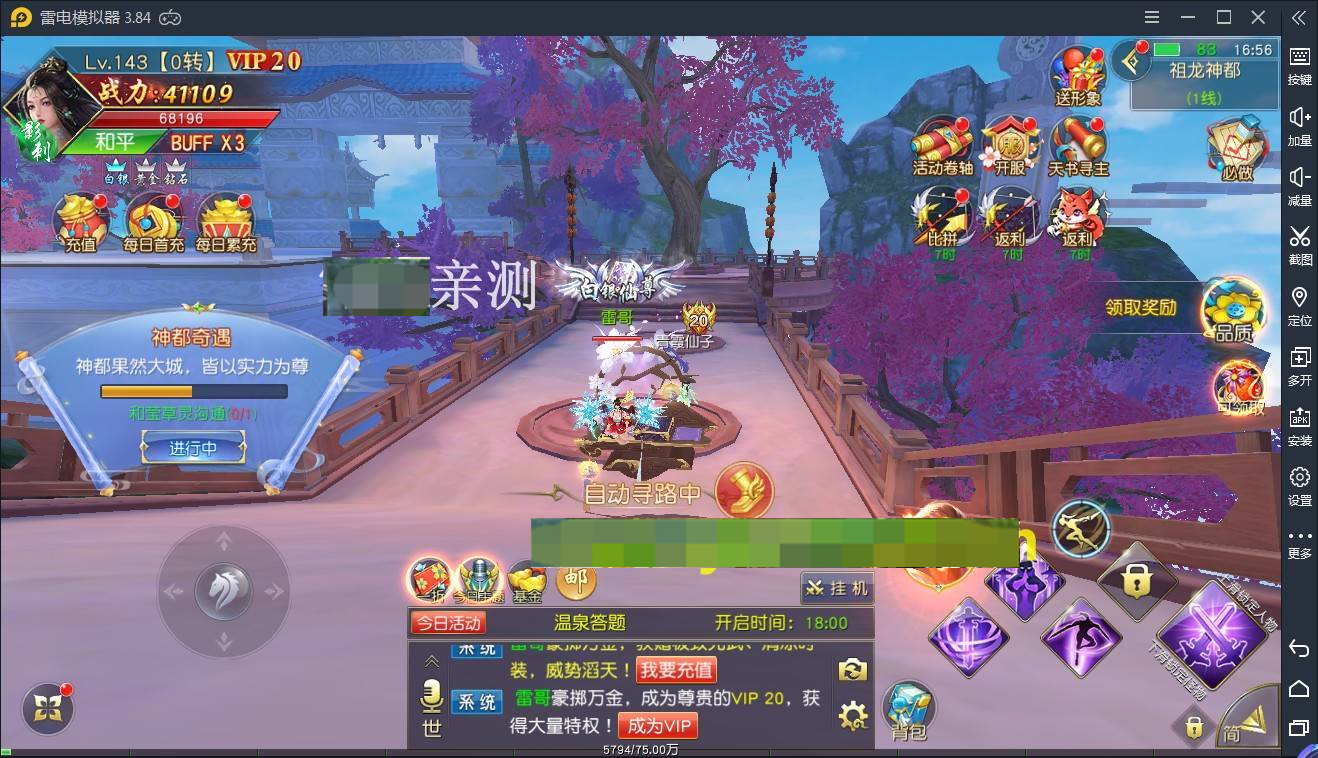Toggle 挂机 auto-hang mode
The image size is (1318, 758).
tap(836, 588)
